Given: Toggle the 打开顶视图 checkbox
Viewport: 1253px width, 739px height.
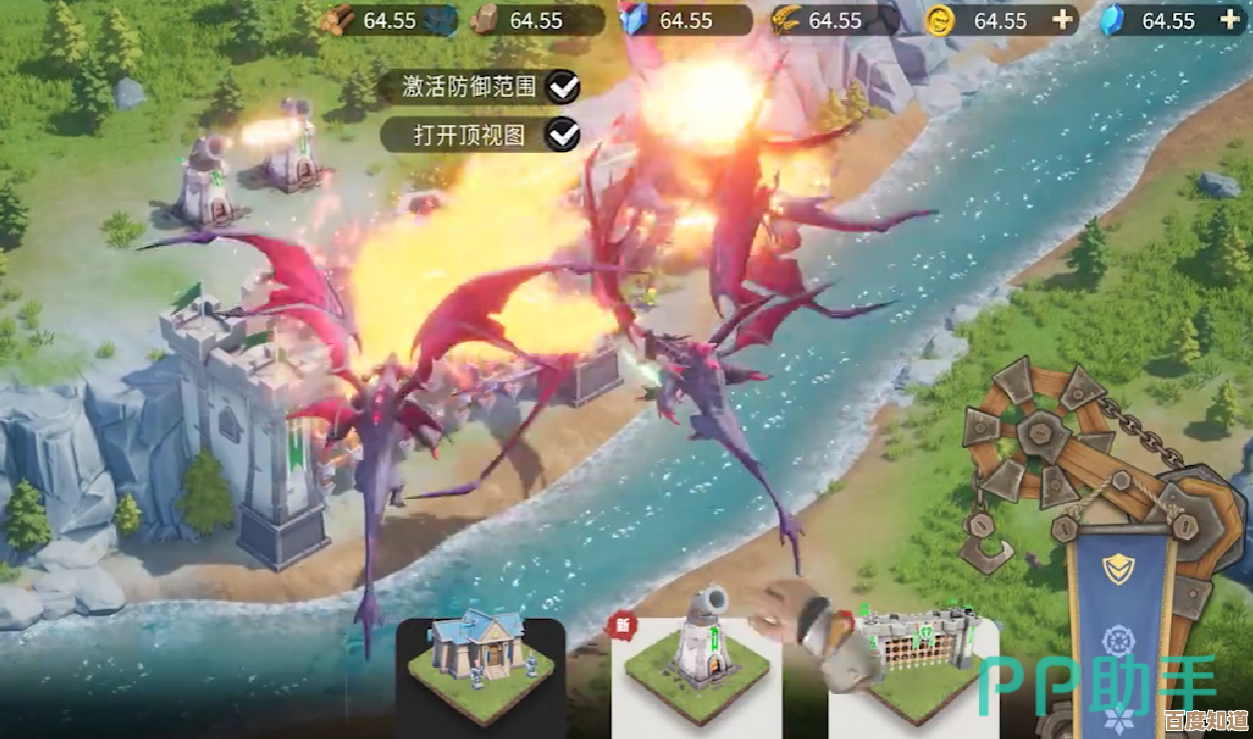Looking at the screenshot, I should point(563,133).
